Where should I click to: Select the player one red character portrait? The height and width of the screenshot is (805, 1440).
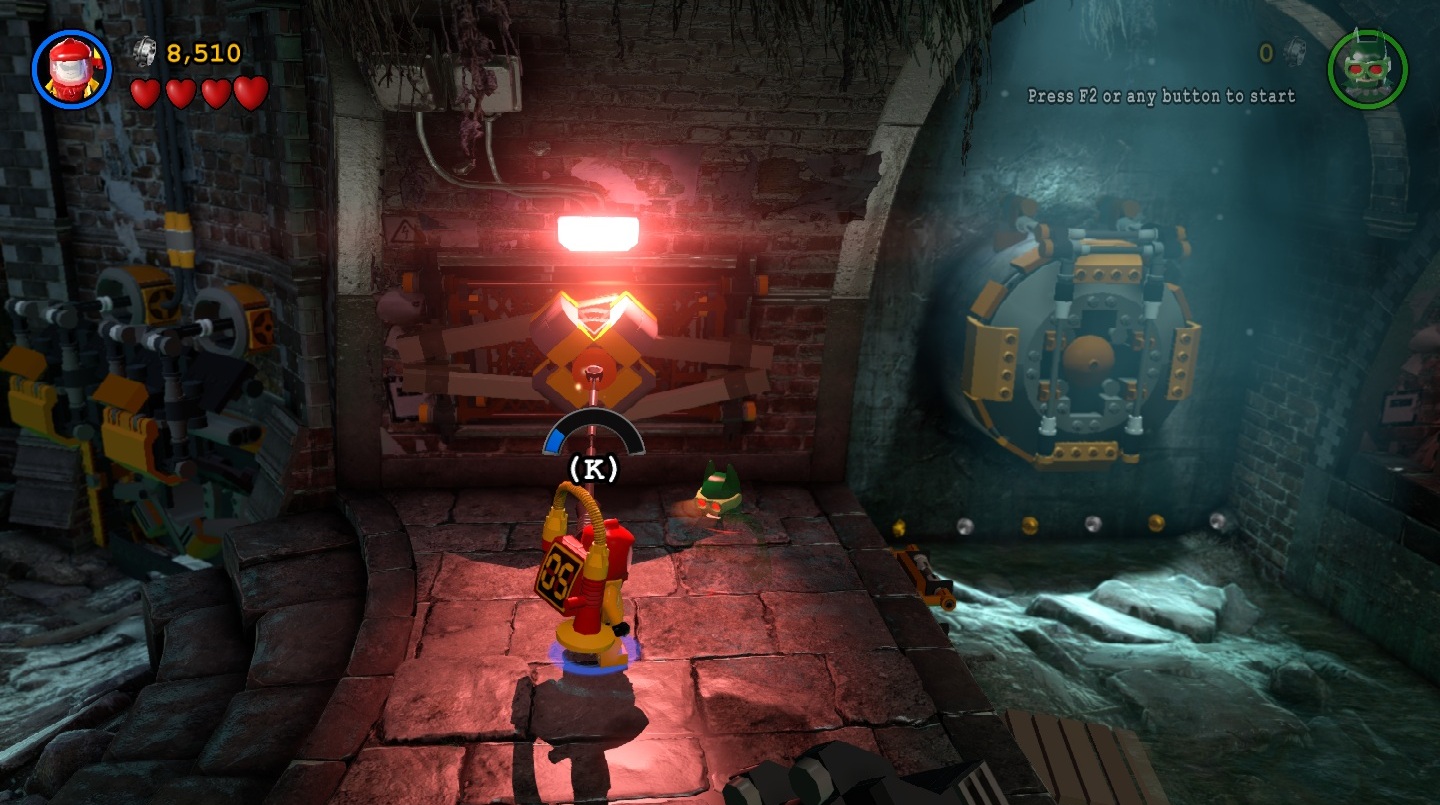71,69
